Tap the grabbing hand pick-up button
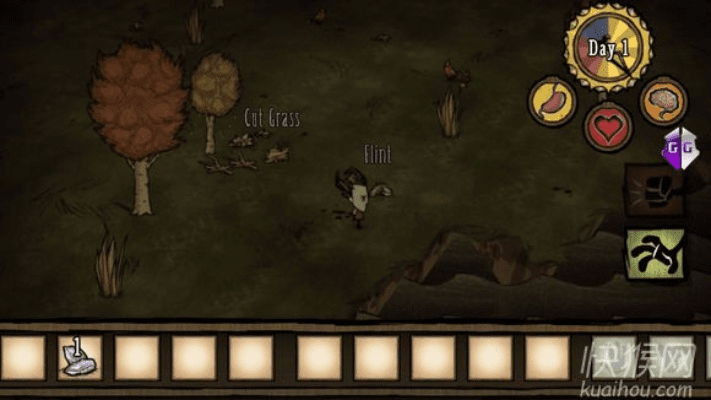711x400 pixels. click(655, 252)
